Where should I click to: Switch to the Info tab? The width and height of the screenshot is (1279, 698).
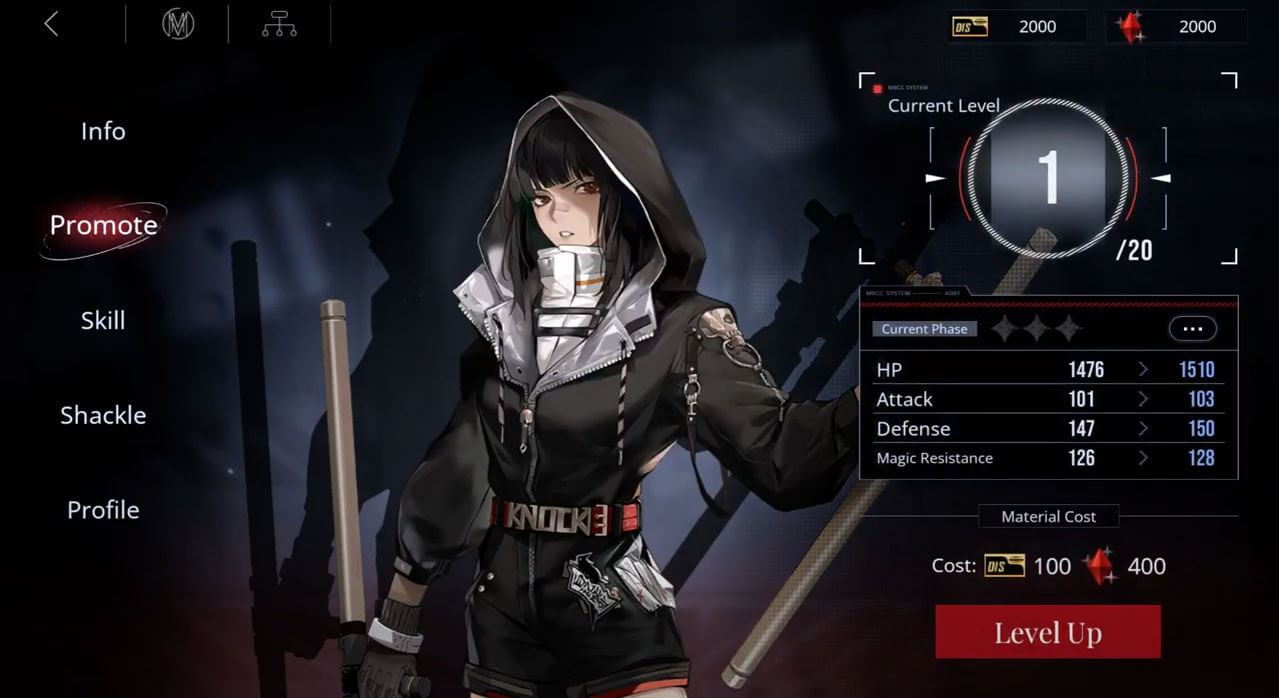(x=103, y=131)
